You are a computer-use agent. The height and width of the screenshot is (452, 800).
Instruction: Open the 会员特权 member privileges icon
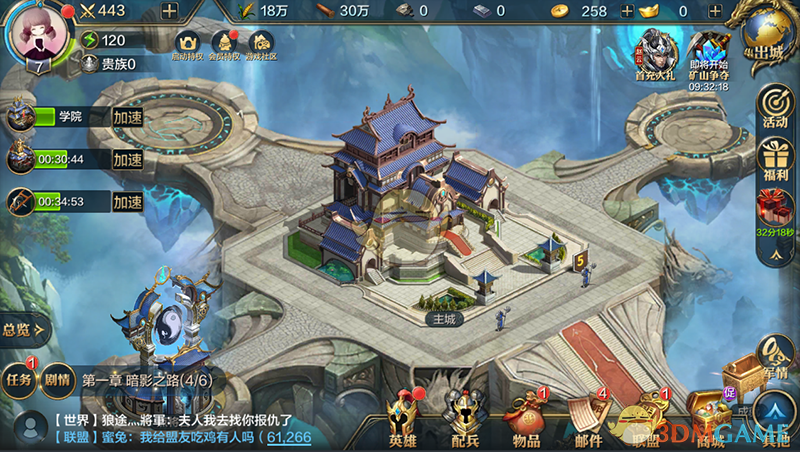pos(224,44)
